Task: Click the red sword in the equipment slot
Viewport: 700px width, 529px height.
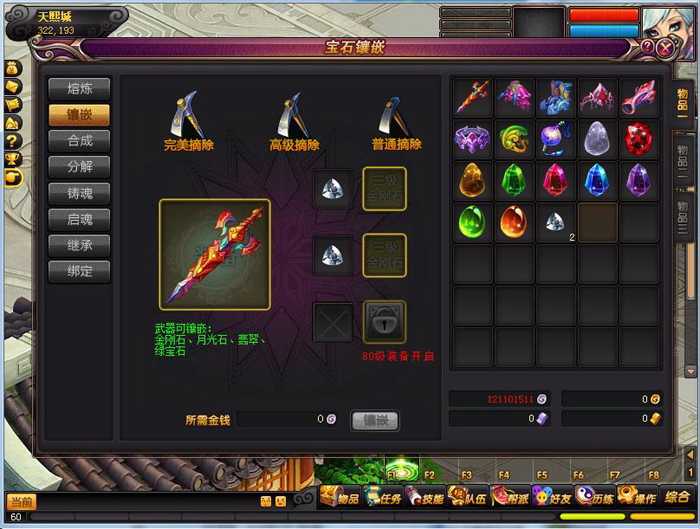Action: (x=214, y=254)
